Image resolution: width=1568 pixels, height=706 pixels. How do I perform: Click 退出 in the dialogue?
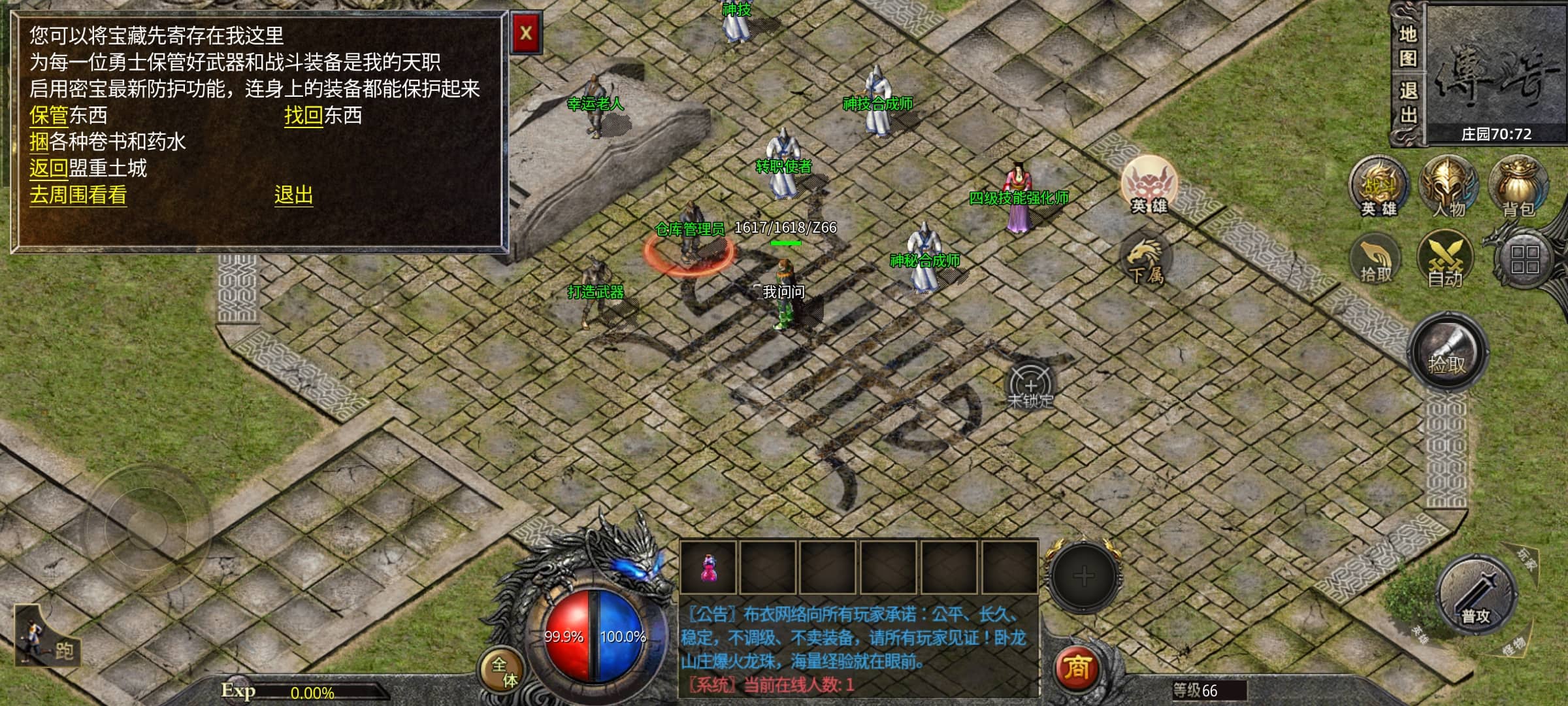[x=293, y=195]
